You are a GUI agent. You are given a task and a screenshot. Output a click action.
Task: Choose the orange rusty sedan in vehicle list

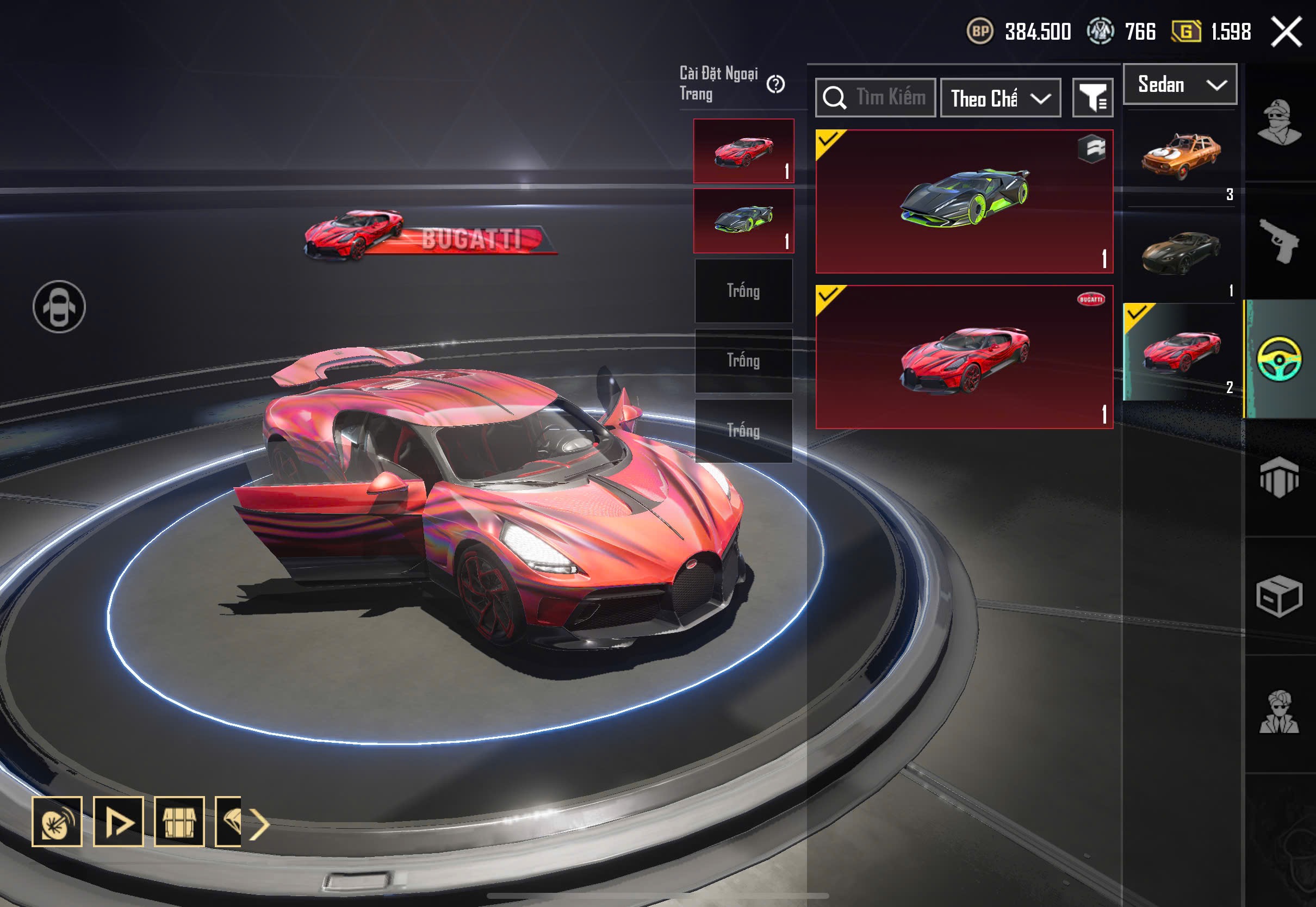pos(1181,156)
